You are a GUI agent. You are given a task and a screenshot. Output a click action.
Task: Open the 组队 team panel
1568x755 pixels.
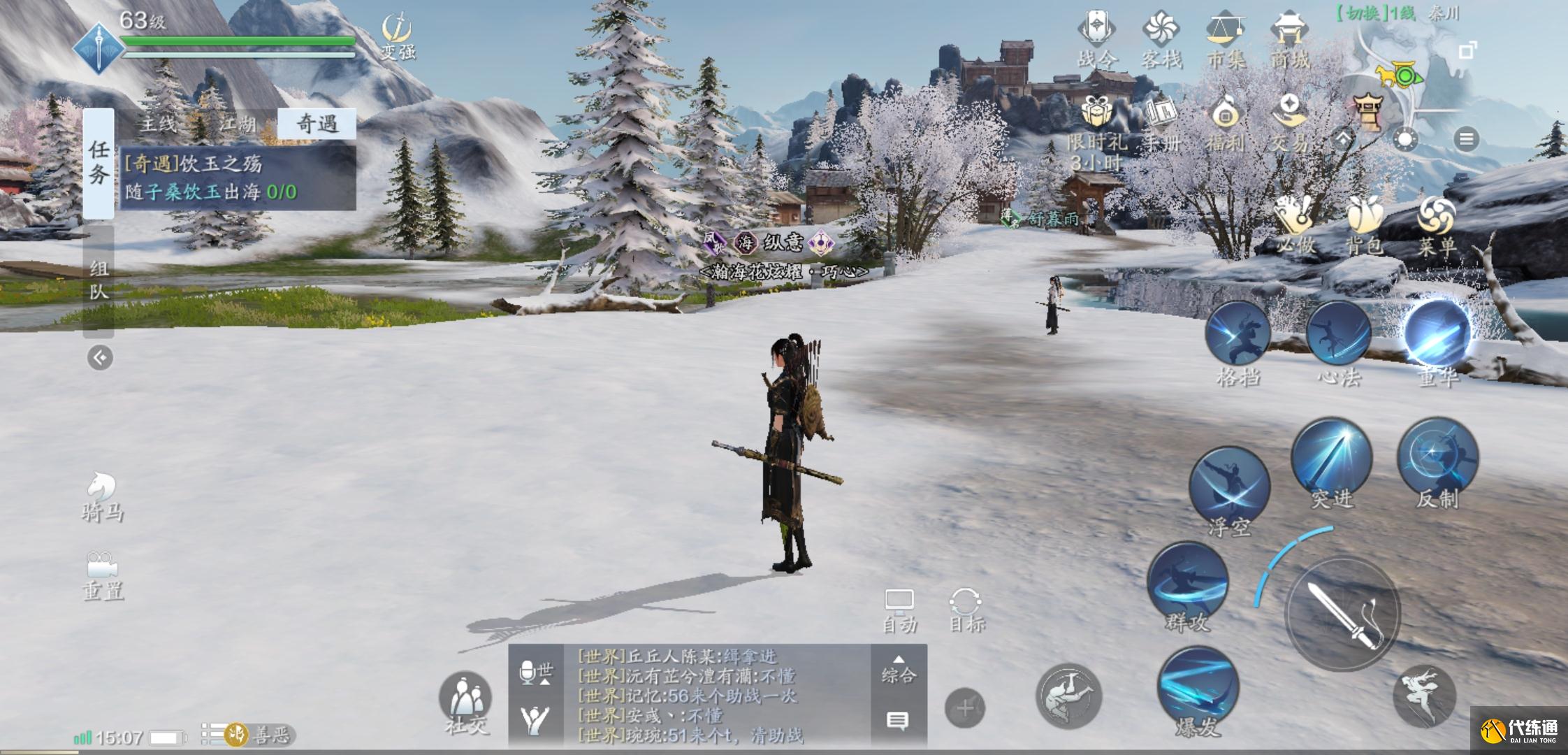tap(99, 280)
